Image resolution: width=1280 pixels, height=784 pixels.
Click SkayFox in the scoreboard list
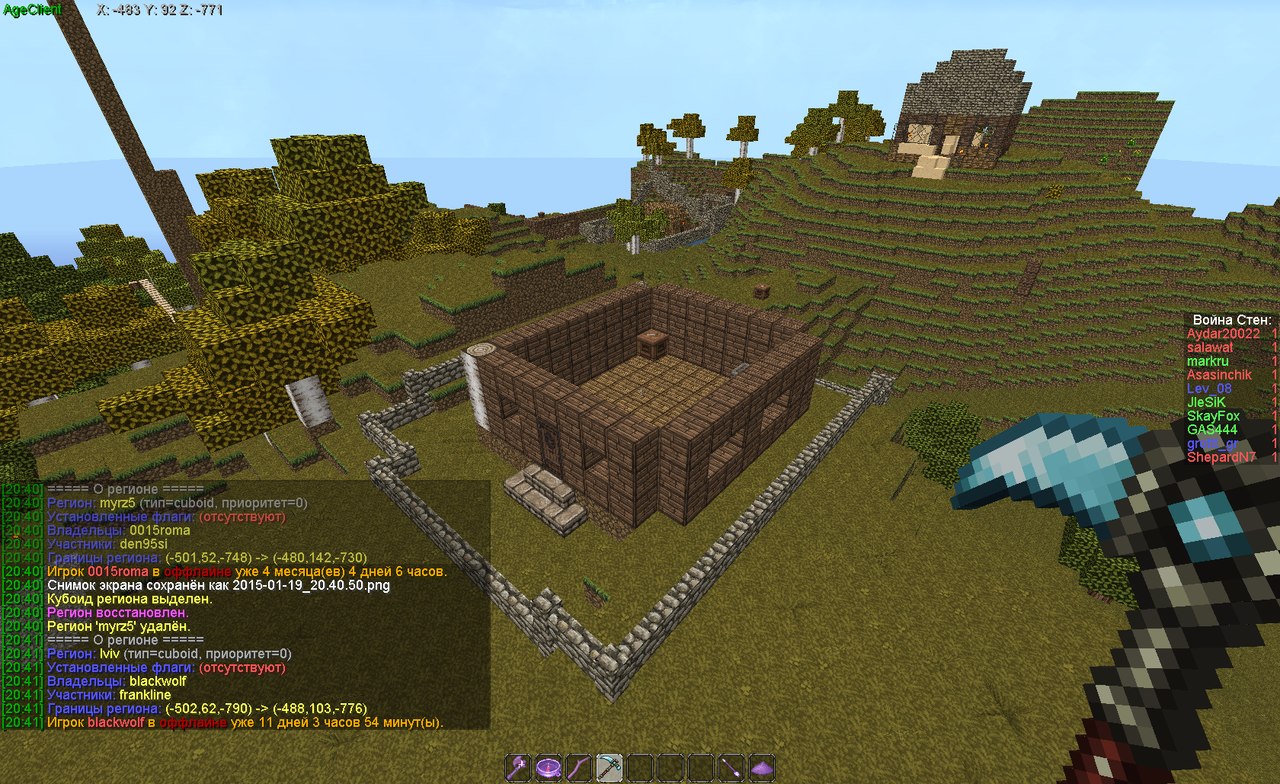click(1213, 416)
